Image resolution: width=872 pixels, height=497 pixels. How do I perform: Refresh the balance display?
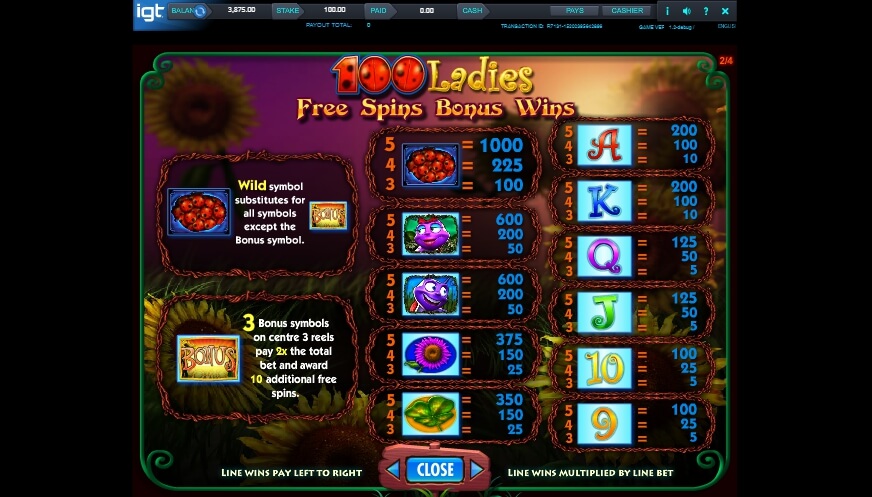point(200,11)
